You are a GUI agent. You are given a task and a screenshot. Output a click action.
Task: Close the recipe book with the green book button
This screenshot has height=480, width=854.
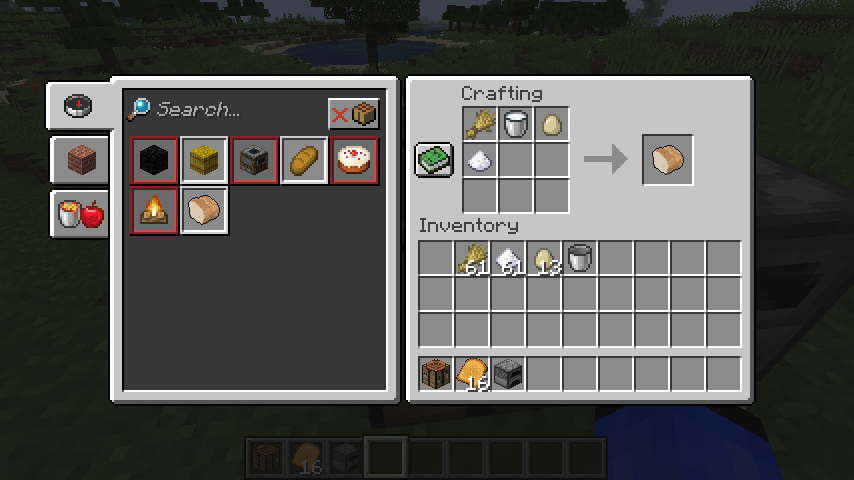[434, 160]
